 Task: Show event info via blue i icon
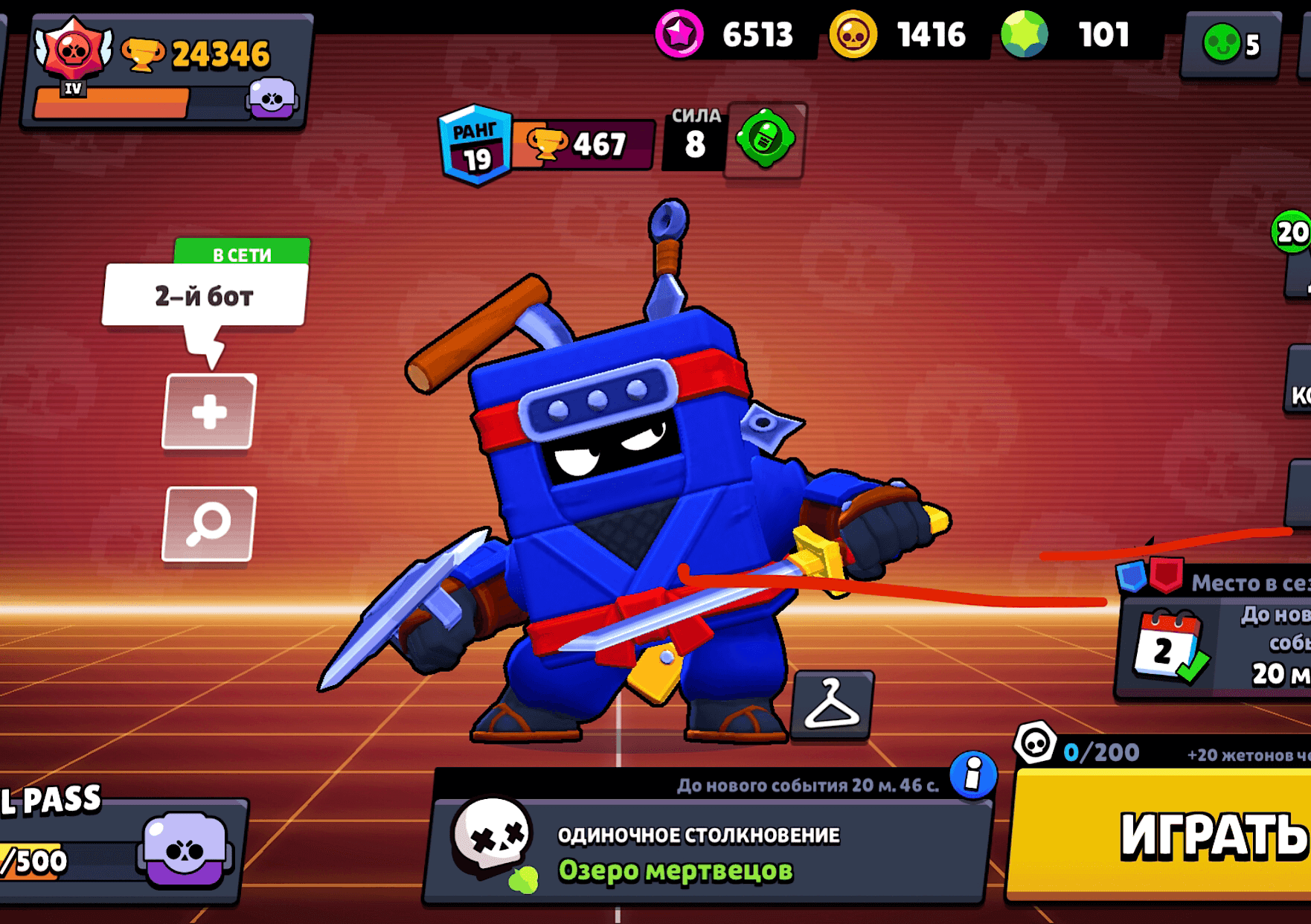tap(972, 775)
